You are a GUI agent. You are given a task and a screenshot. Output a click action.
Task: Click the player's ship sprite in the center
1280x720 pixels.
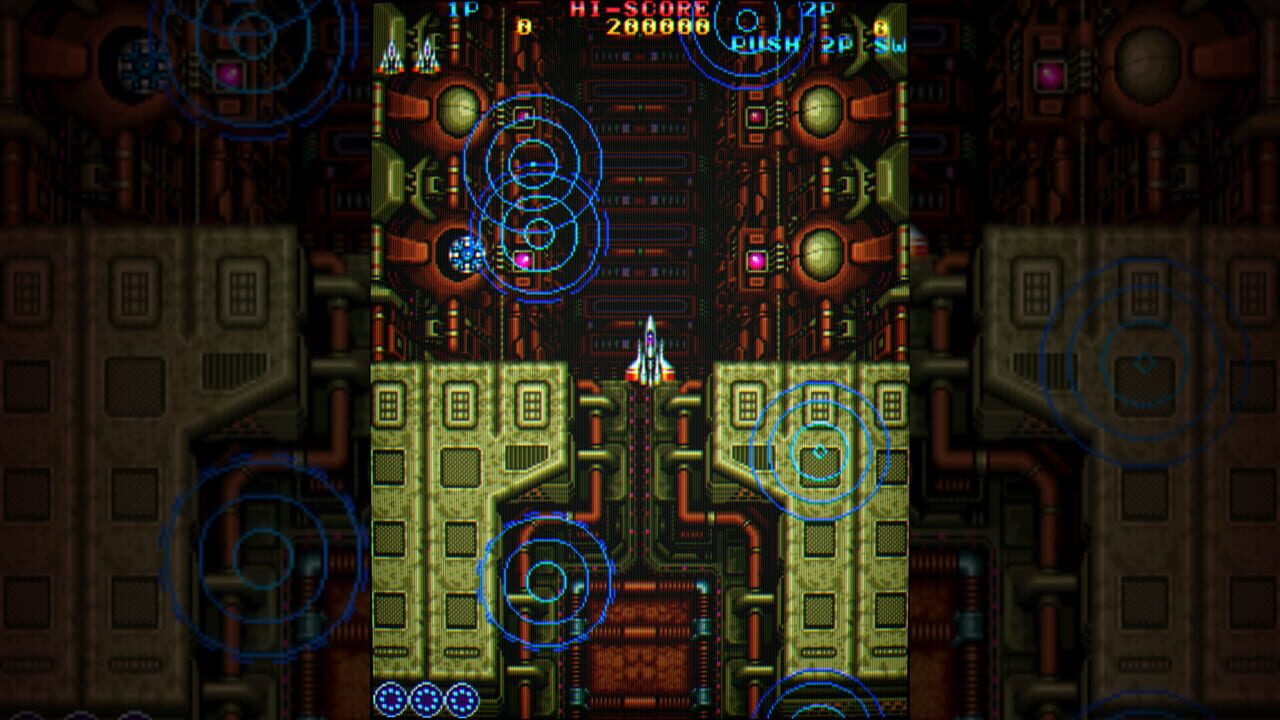650,355
